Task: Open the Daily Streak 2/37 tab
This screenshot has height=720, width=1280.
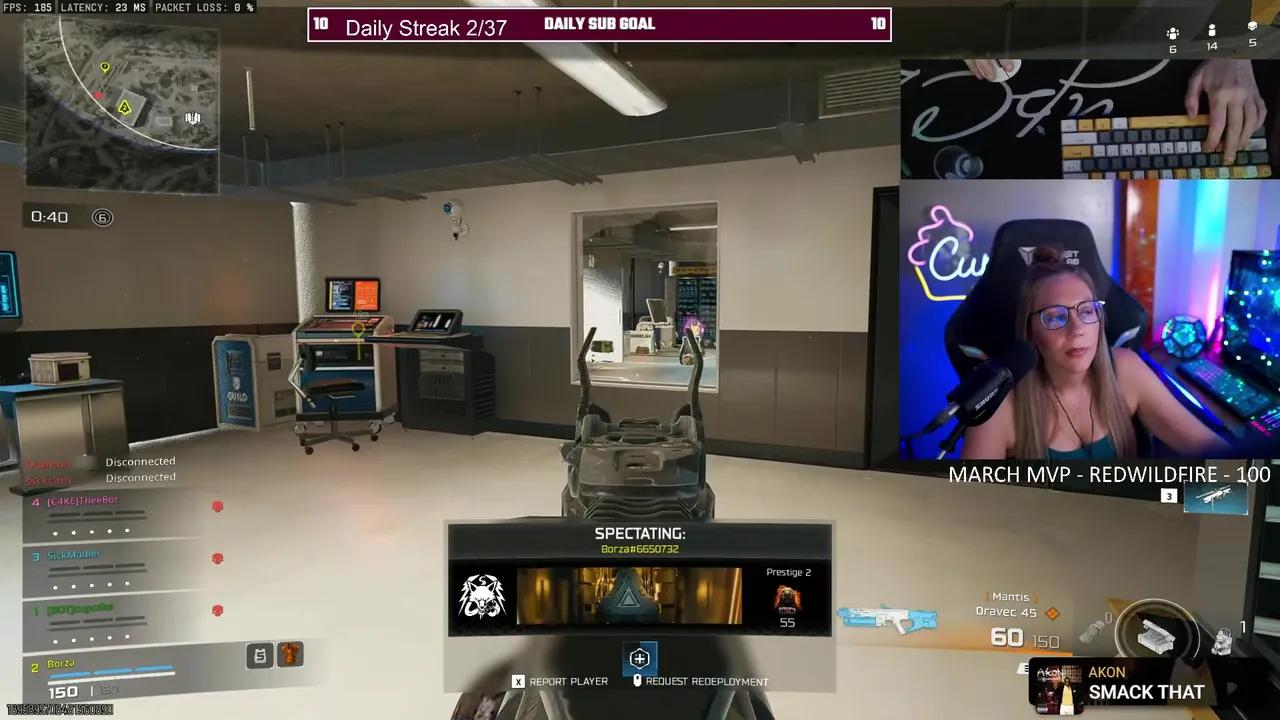Action: click(425, 27)
